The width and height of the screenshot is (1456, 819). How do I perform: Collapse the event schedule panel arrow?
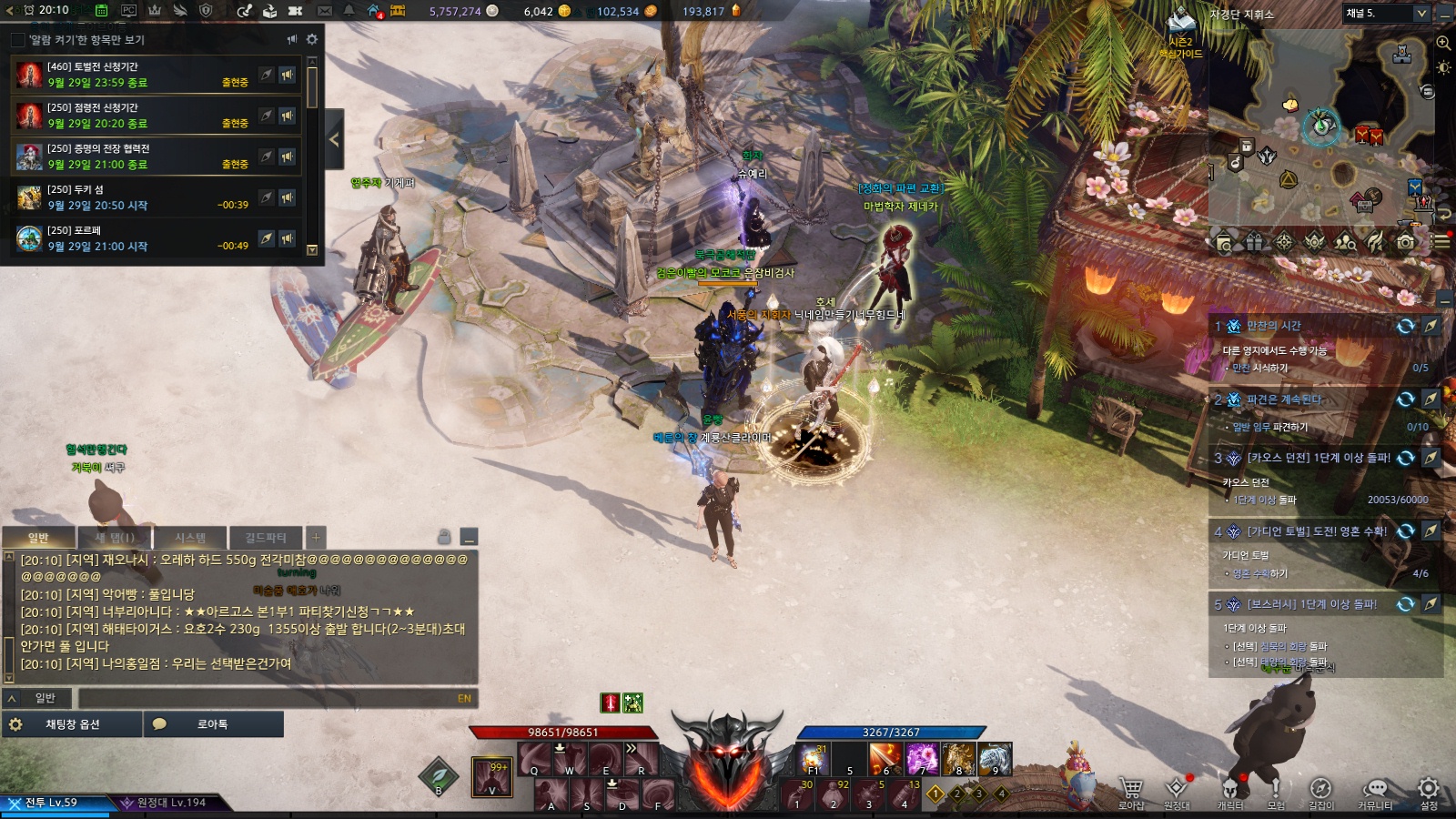pos(334,139)
